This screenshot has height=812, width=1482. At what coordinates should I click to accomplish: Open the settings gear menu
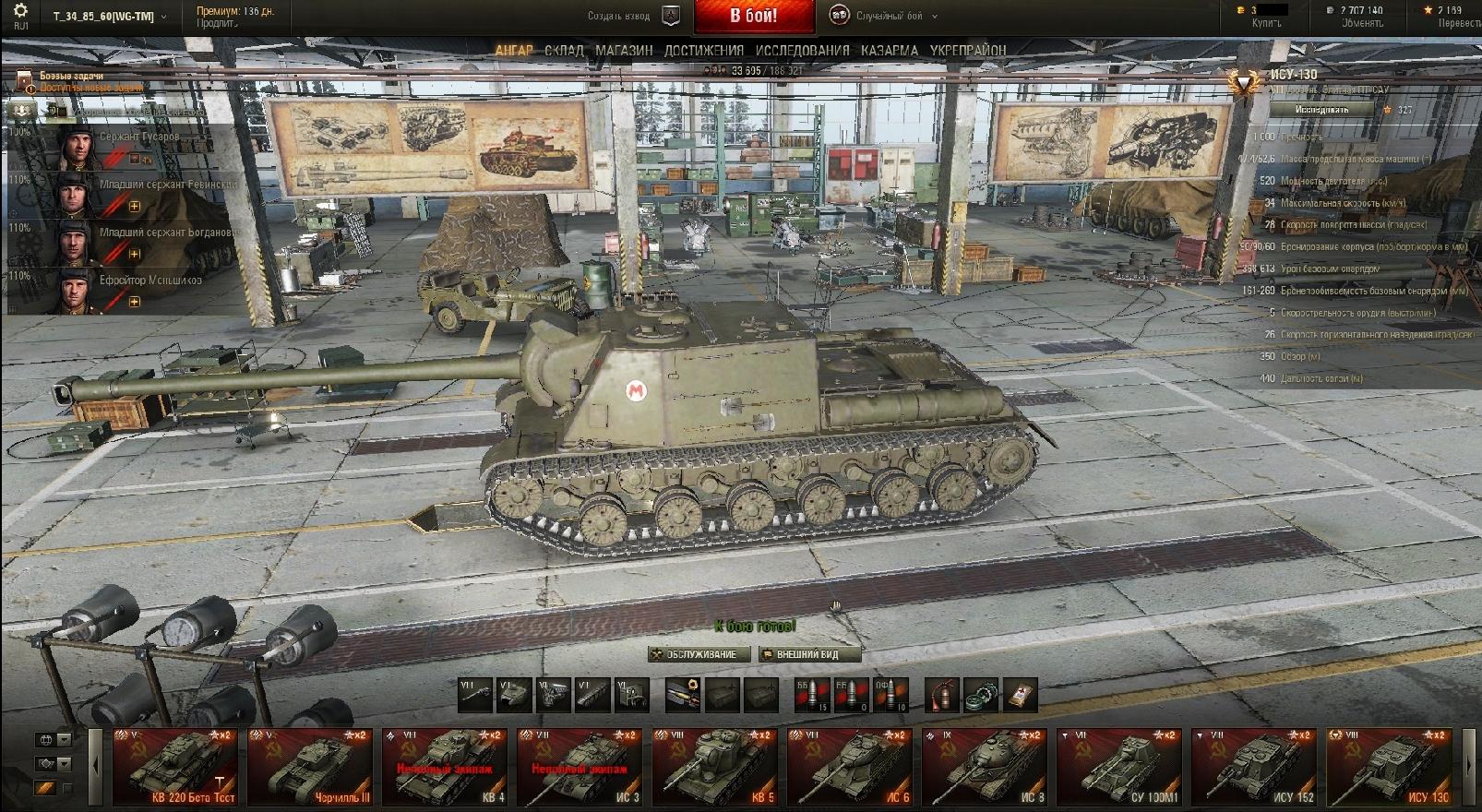pos(20,12)
